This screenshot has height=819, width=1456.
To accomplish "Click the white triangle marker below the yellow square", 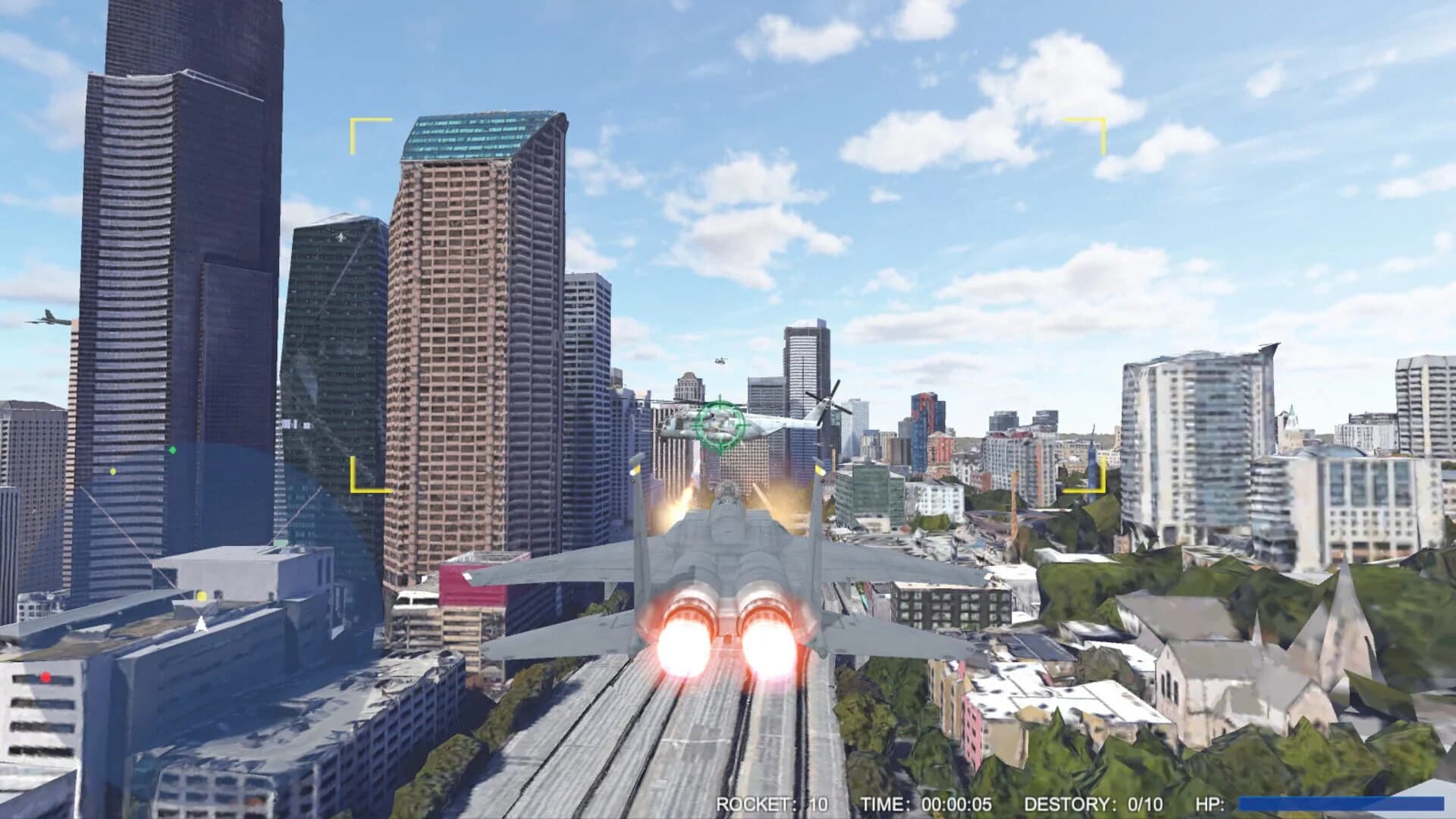I will point(199,624).
